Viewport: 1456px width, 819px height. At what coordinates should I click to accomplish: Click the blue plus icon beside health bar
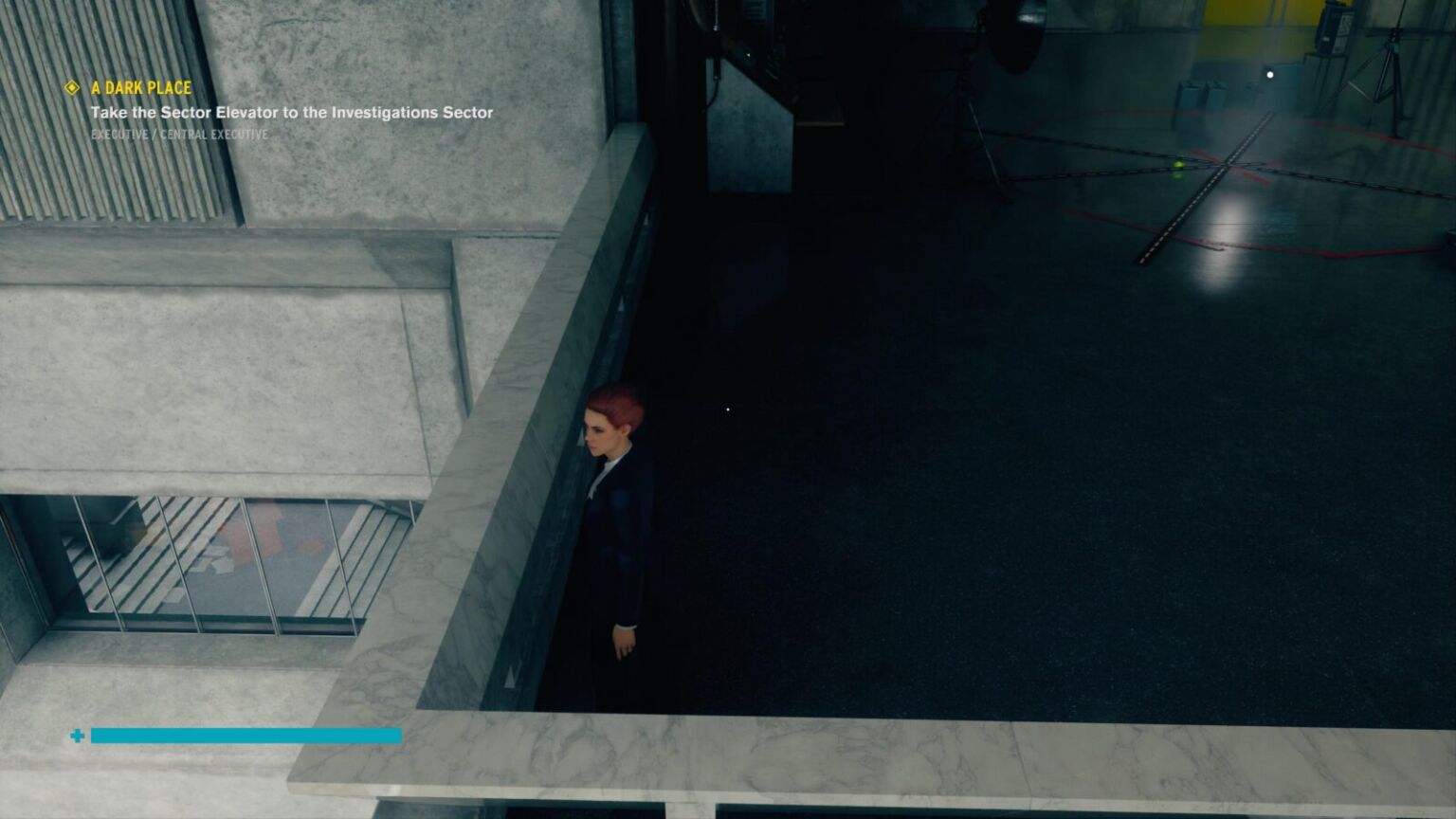pos(77,734)
